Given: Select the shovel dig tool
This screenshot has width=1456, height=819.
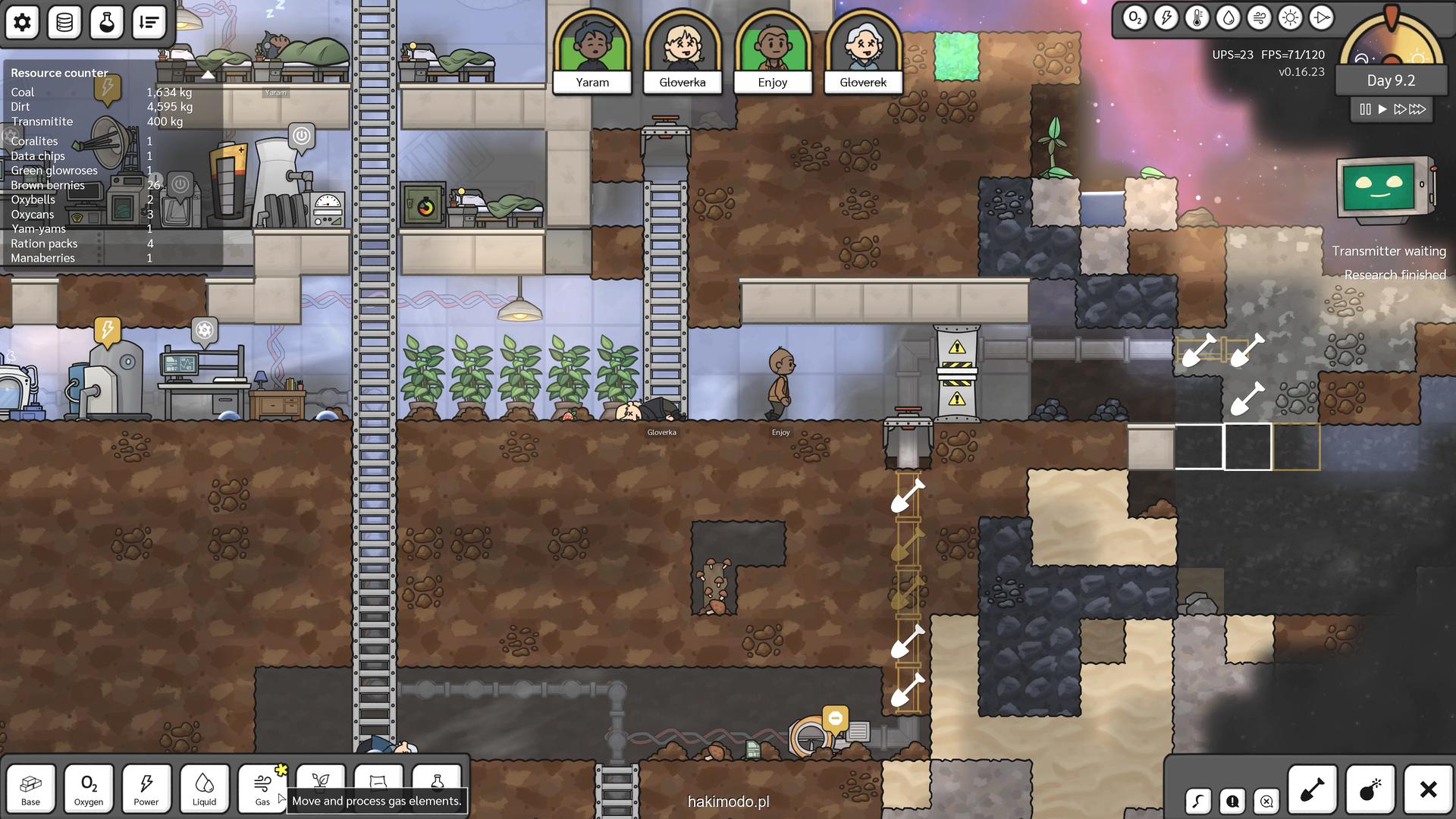Looking at the screenshot, I should [x=1312, y=789].
